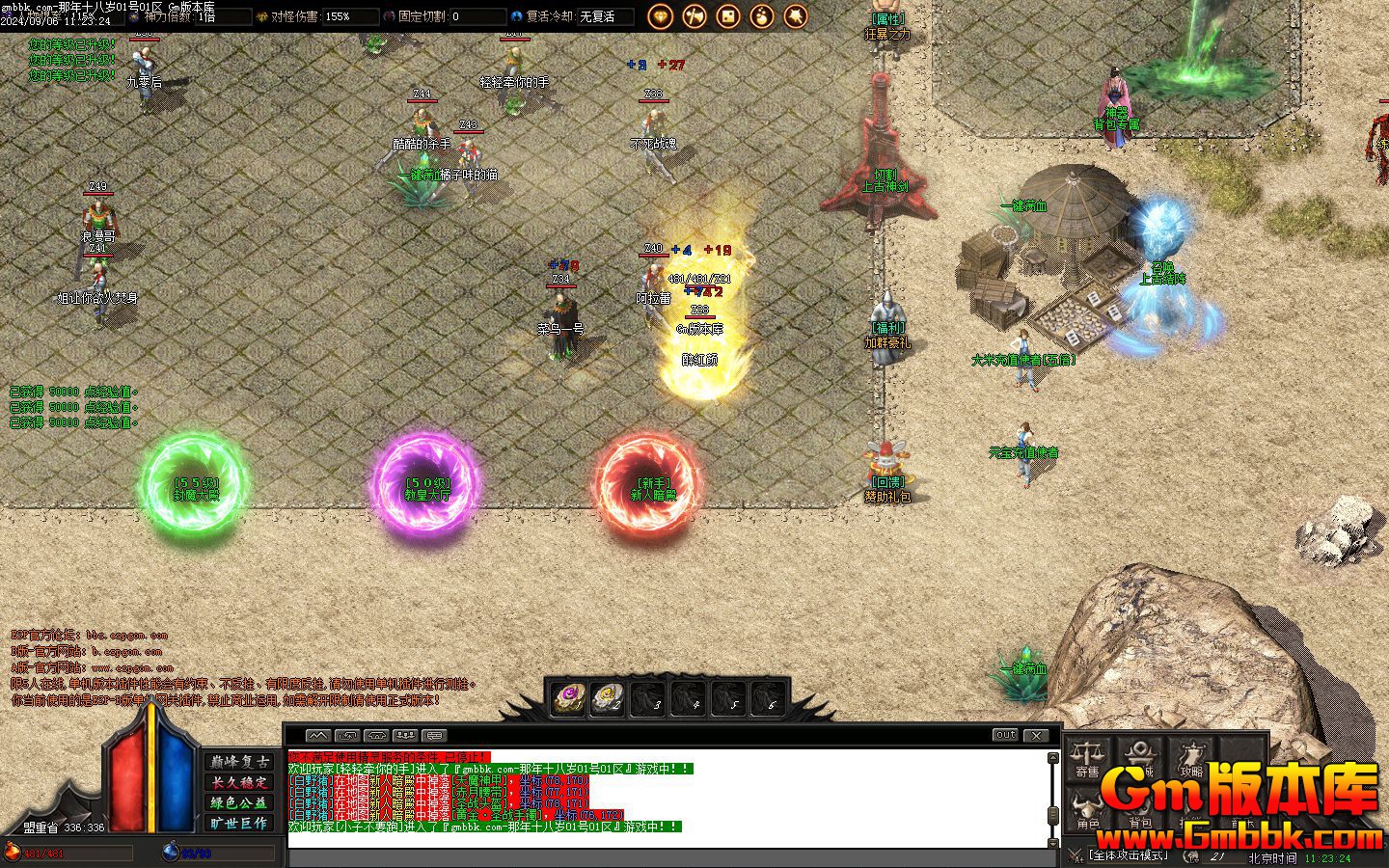
Task: Select the dice icon in top bar
Action: click(x=727, y=15)
